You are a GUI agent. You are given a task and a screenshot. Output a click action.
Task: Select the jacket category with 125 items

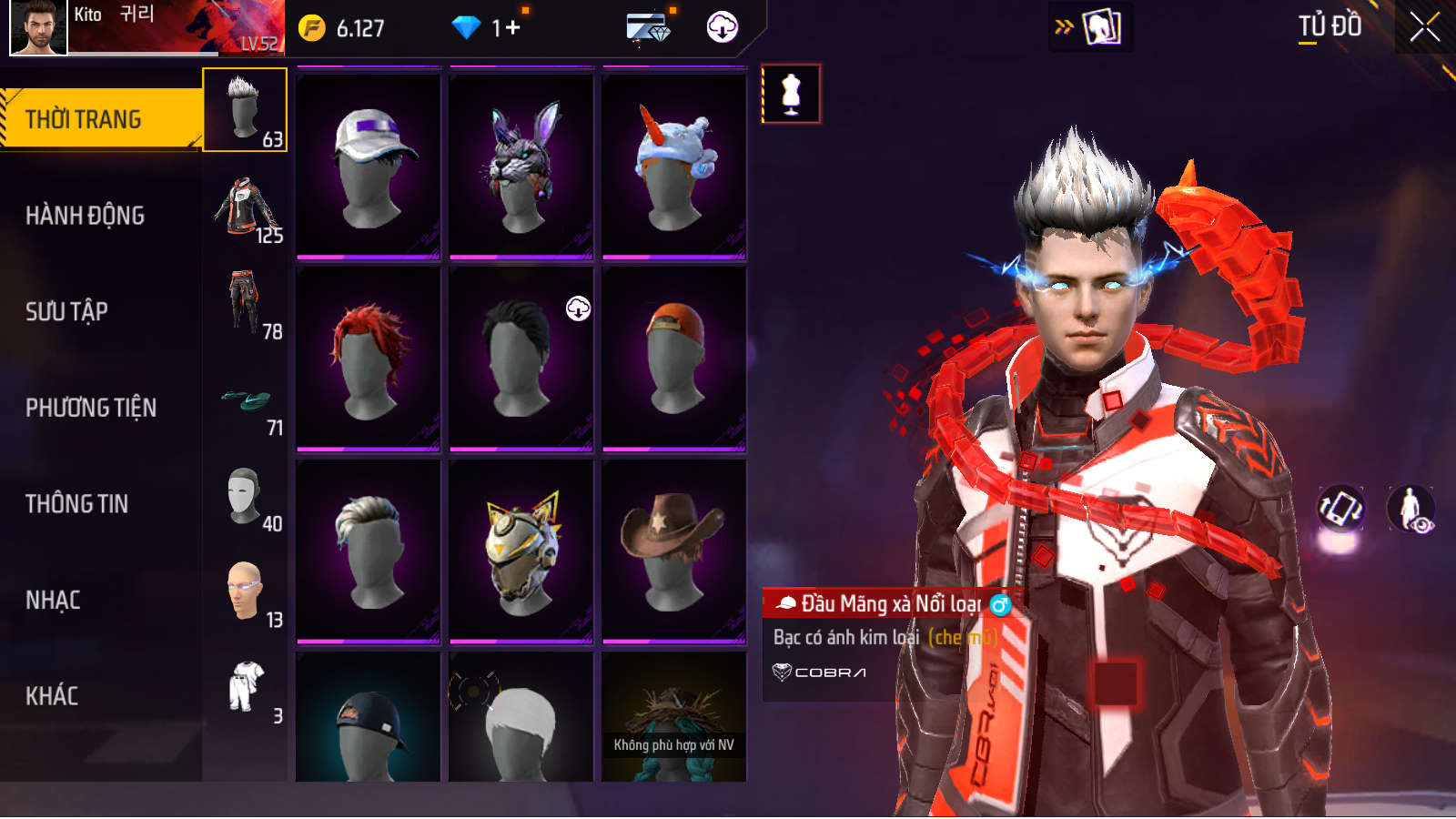click(x=246, y=208)
